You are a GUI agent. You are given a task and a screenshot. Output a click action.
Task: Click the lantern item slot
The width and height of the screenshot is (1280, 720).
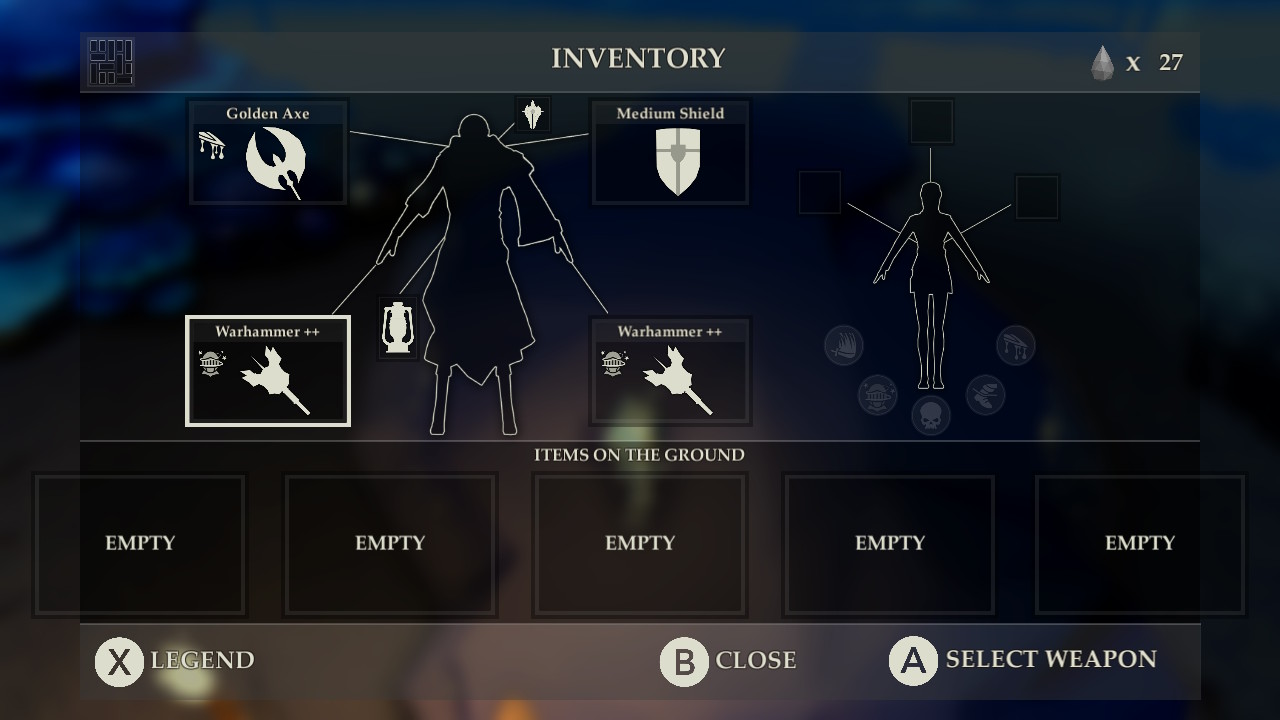click(x=398, y=327)
